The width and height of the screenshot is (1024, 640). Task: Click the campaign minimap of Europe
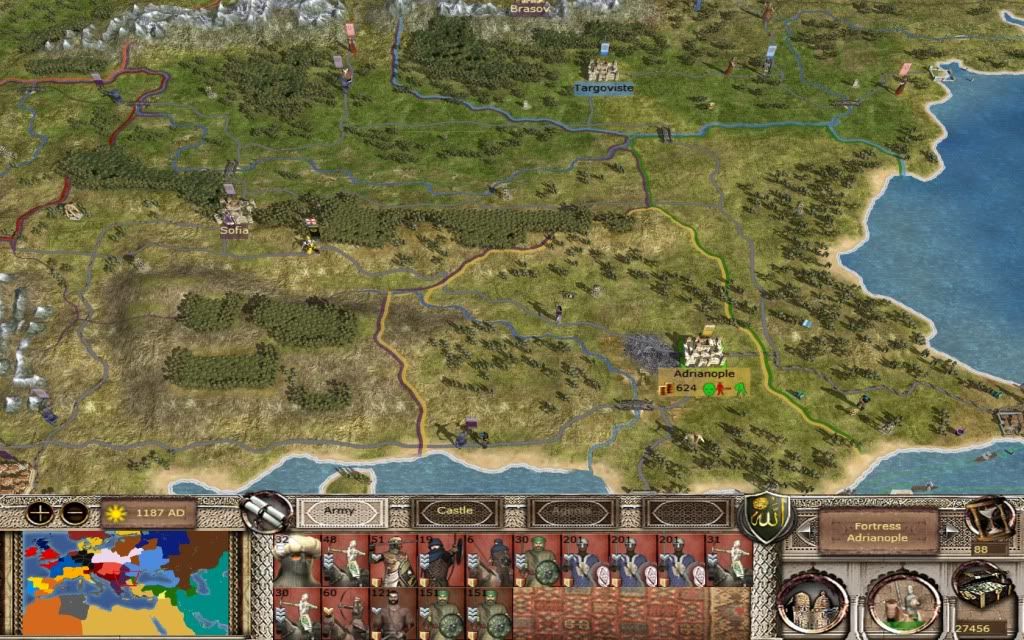coord(128,582)
